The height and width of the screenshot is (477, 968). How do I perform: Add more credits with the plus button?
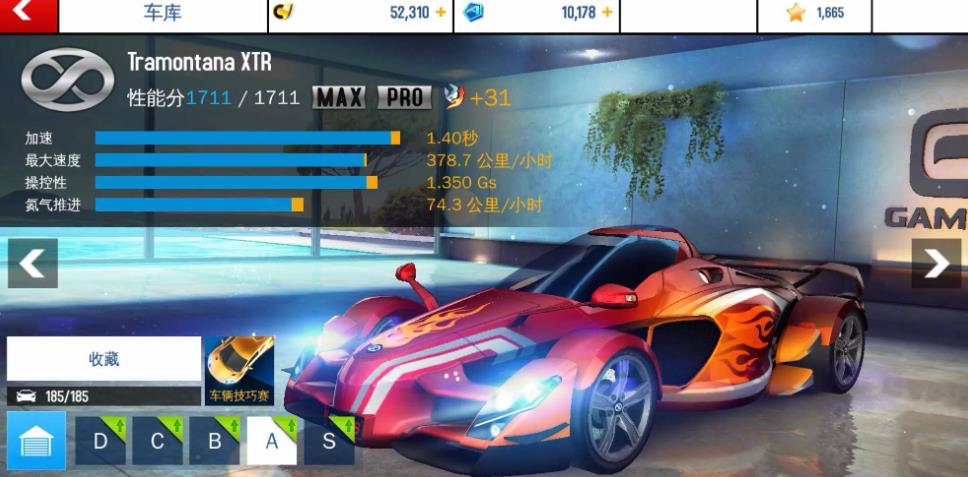pos(441,13)
